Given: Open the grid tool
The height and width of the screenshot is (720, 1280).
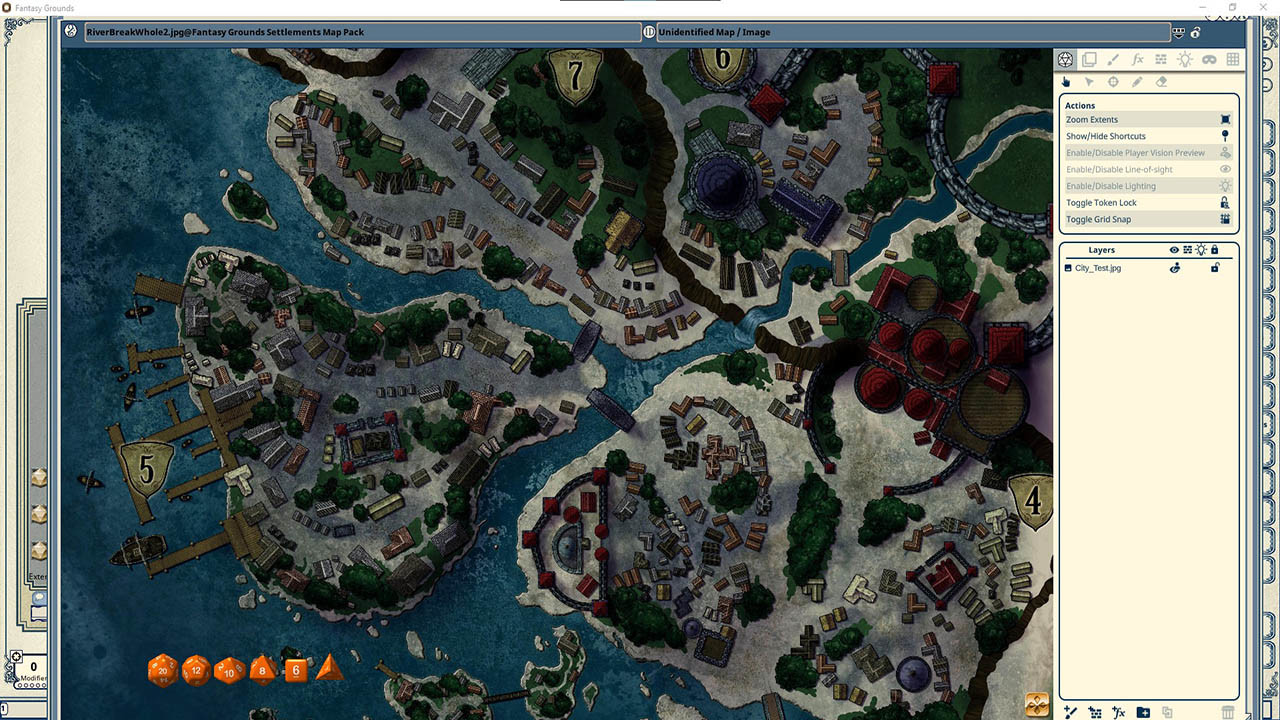Looking at the screenshot, I should (x=1233, y=59).
